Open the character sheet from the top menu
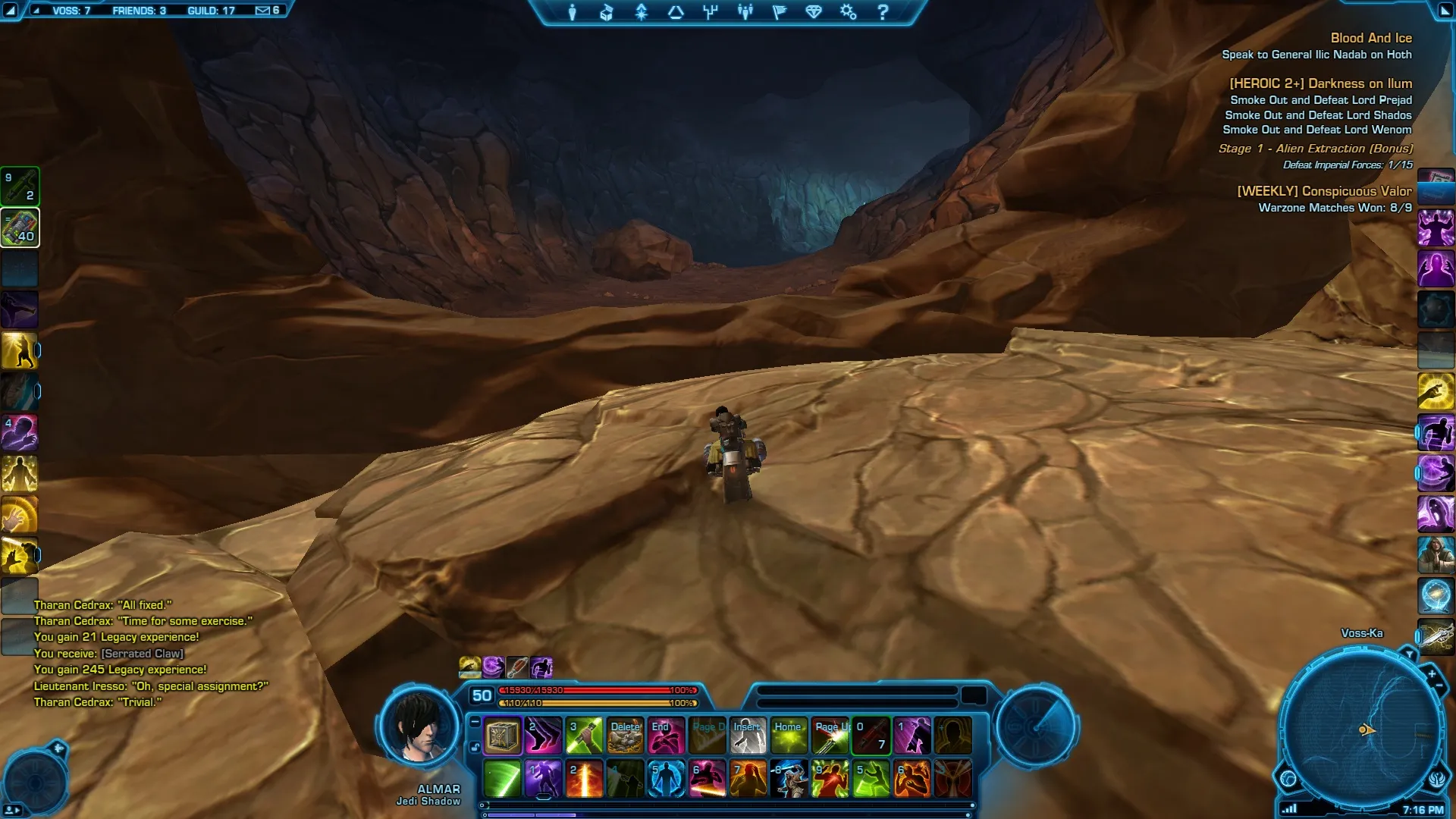This screenshot has height=819, width=1456. pos(573,12)
